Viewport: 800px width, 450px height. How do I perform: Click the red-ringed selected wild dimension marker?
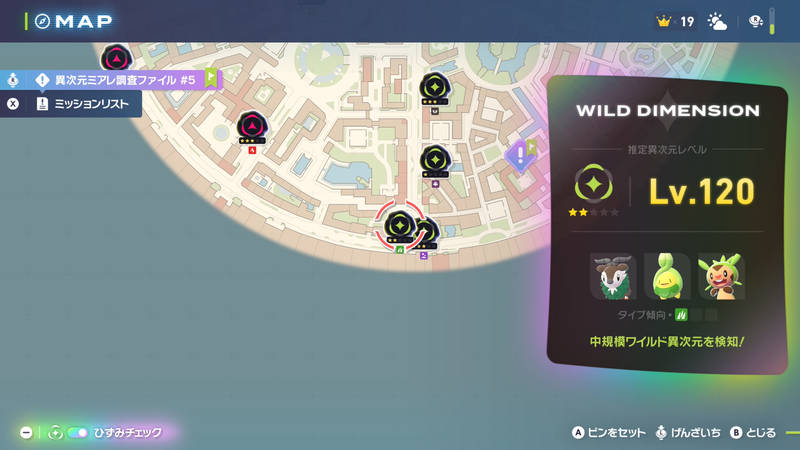click(x=399, y=225)
